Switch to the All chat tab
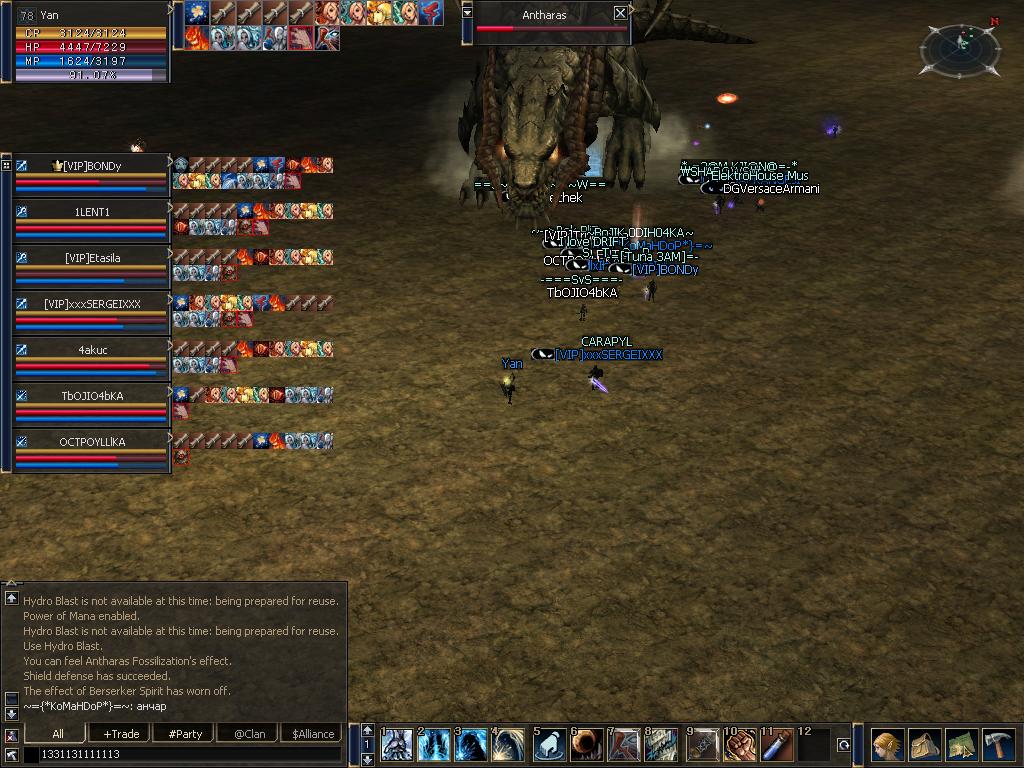This screenshot has height=768, width=1024. pos(58,733)
